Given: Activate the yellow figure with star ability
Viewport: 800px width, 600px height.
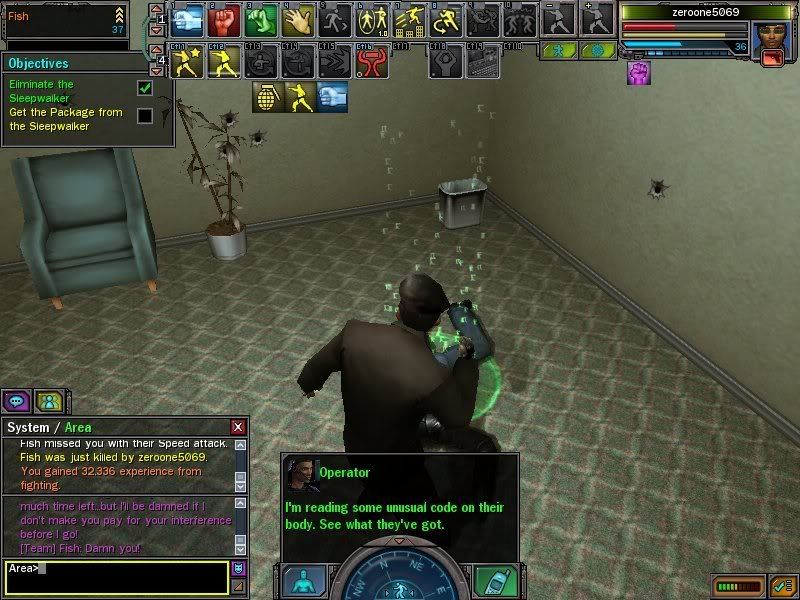Looking at the screenshot, I should click(x=186, y=63).
